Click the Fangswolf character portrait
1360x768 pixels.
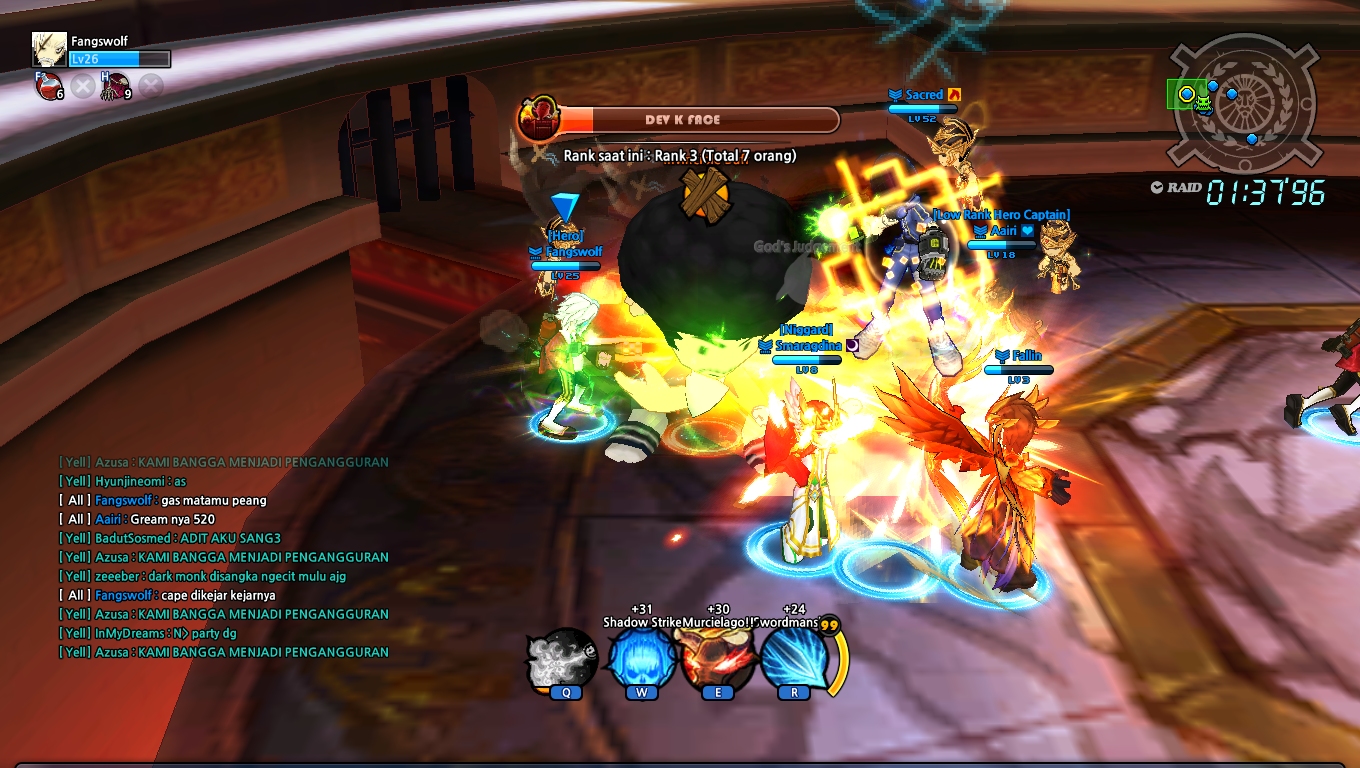[x=48, y=50]
